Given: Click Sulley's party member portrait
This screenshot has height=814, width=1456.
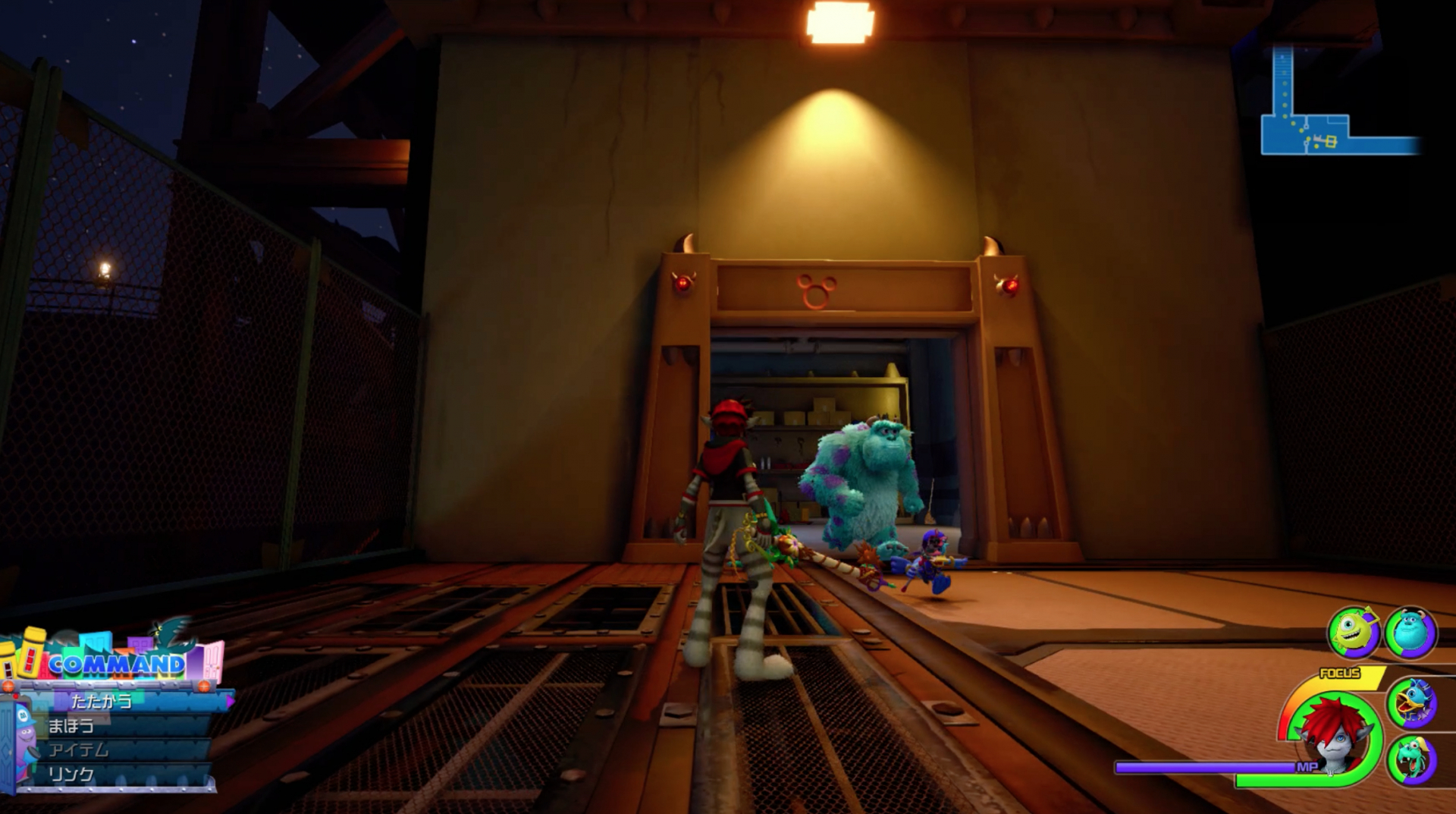Looking at the screenshot, I should coord(1410,632).
